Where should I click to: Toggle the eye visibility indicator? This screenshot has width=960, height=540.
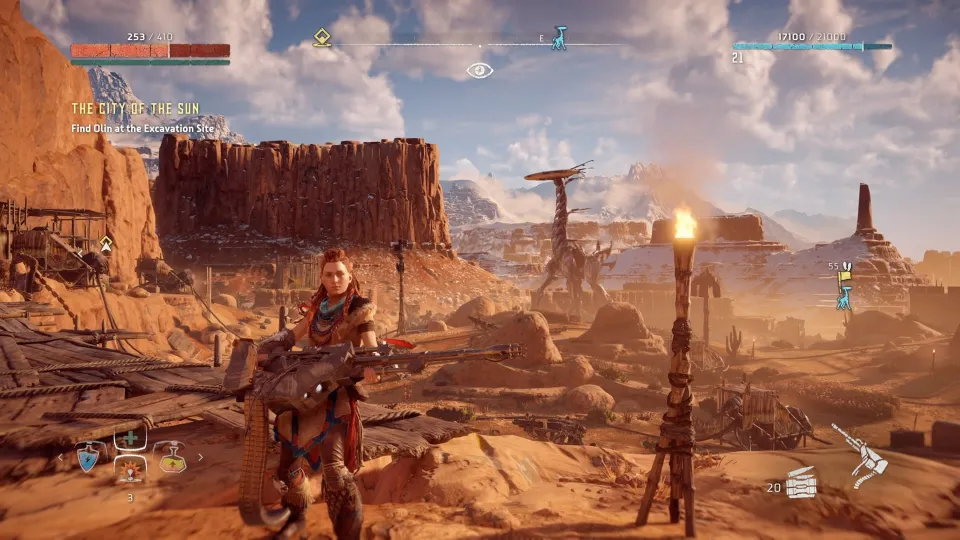[x=479, y=70]
